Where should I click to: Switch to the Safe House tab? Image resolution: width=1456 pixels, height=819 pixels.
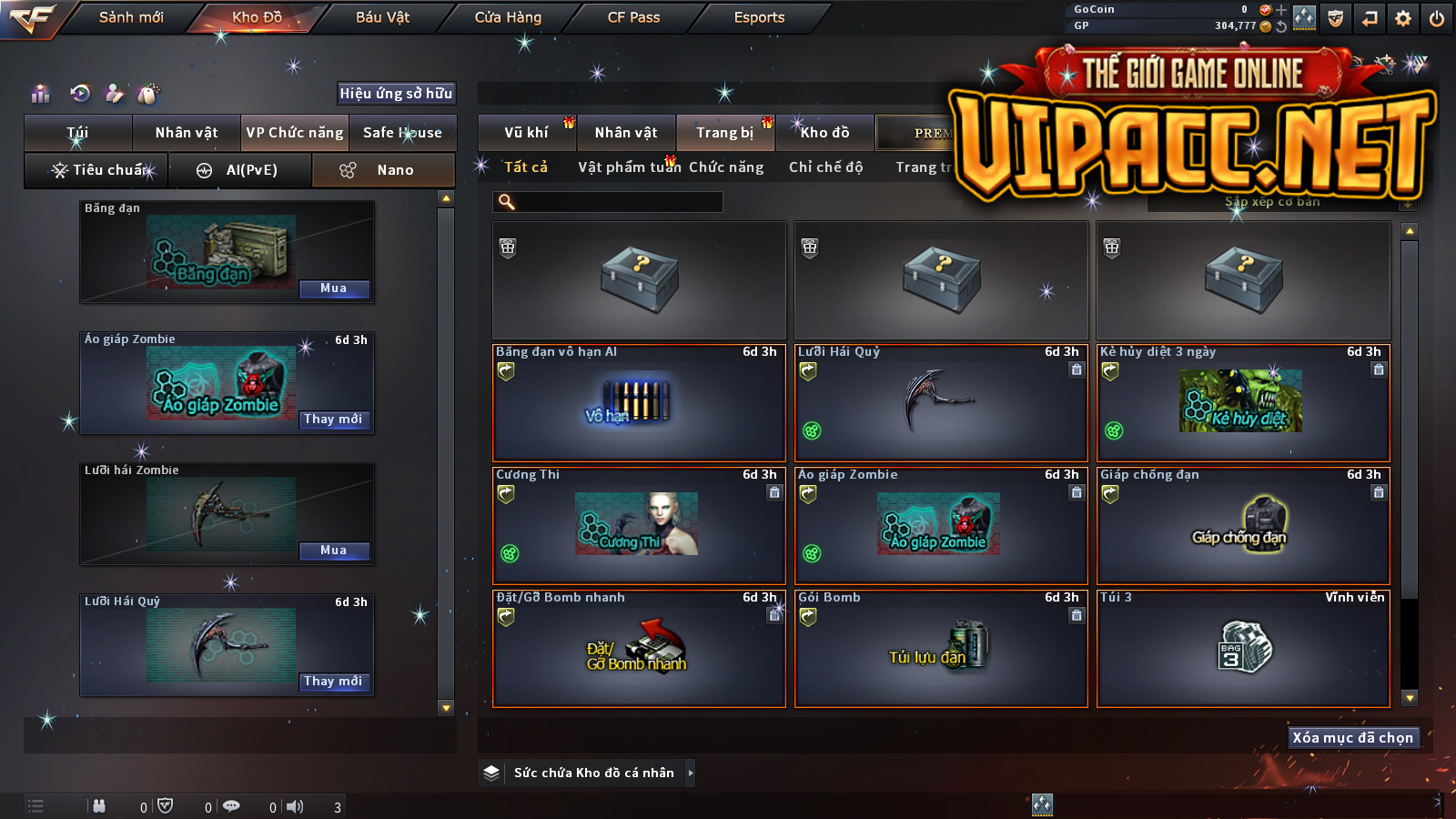click(x=402, y=133)
